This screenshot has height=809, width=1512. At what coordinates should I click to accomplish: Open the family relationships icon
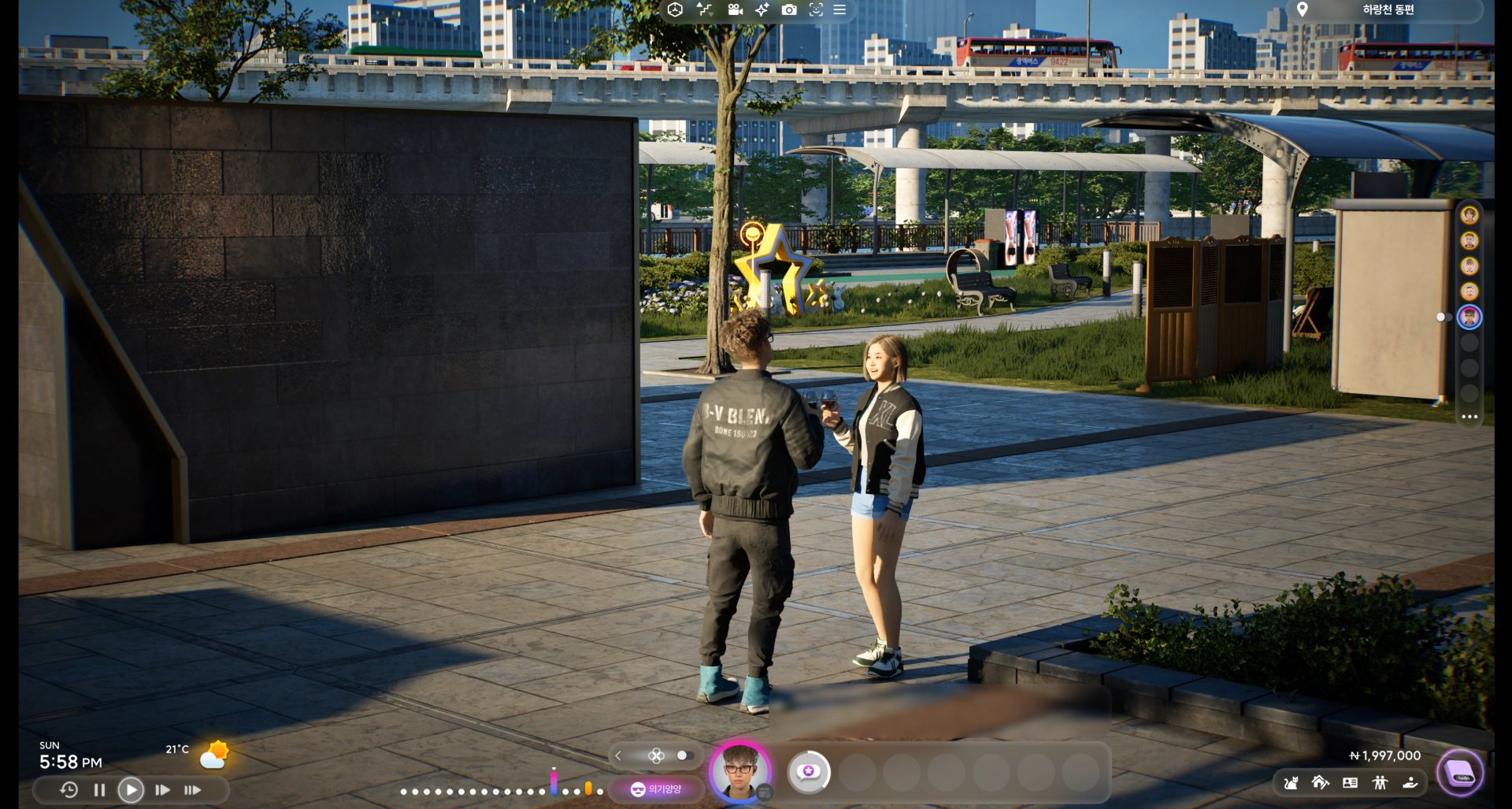(x=1382, y=782)
